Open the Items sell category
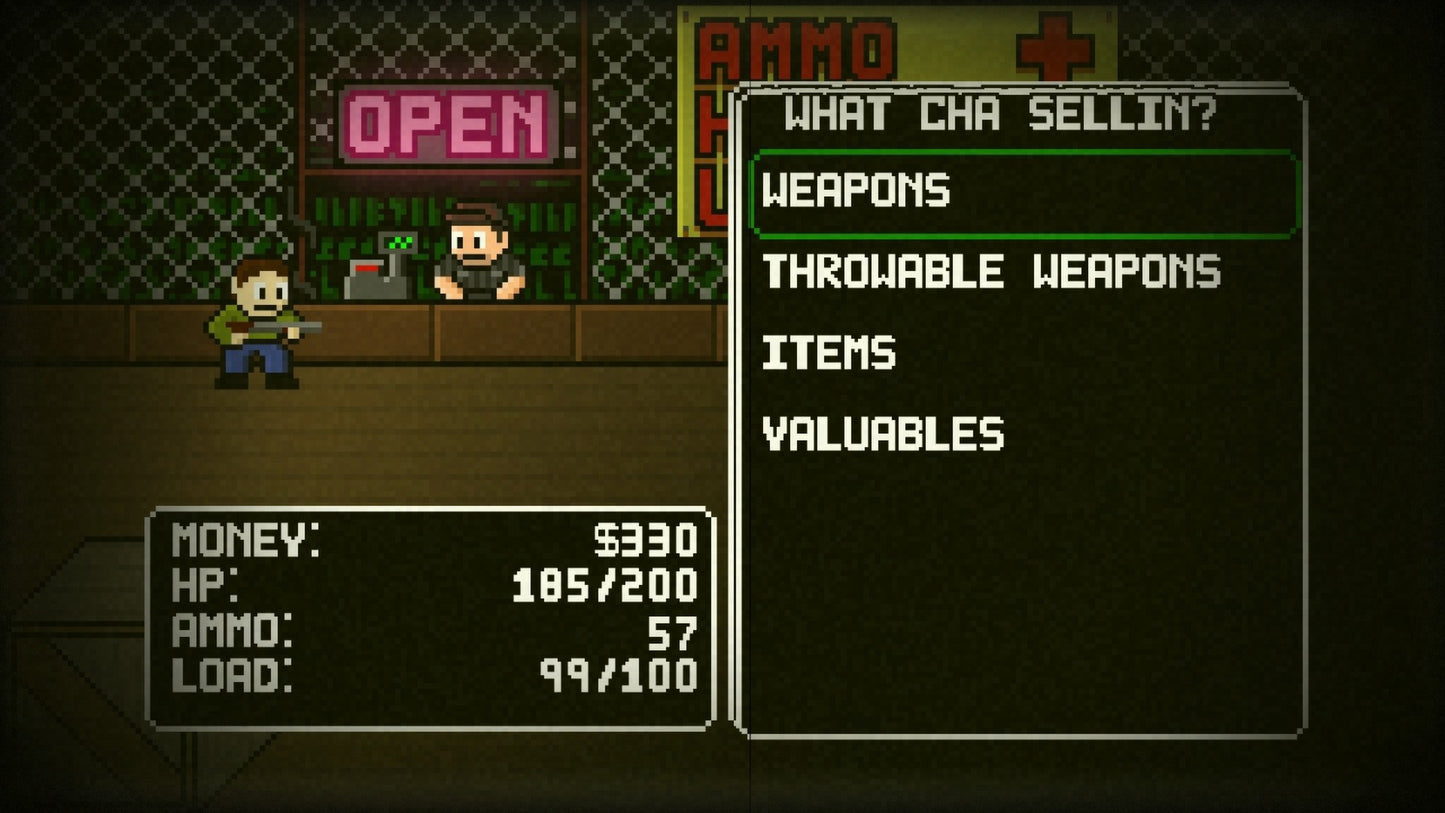This screenshot has height=813, width=1445. coord(829,353)
